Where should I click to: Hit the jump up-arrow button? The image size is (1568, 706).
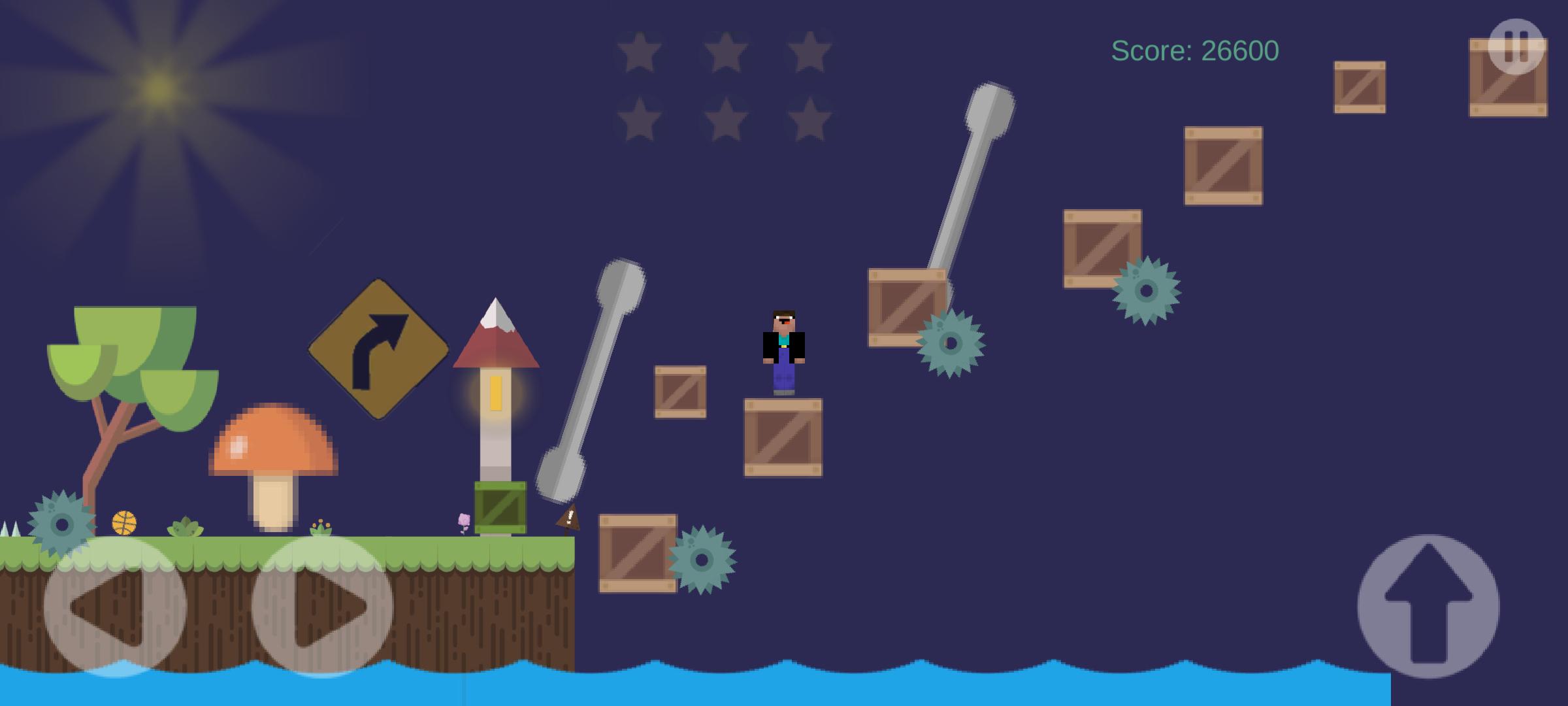pos(1428,606)
